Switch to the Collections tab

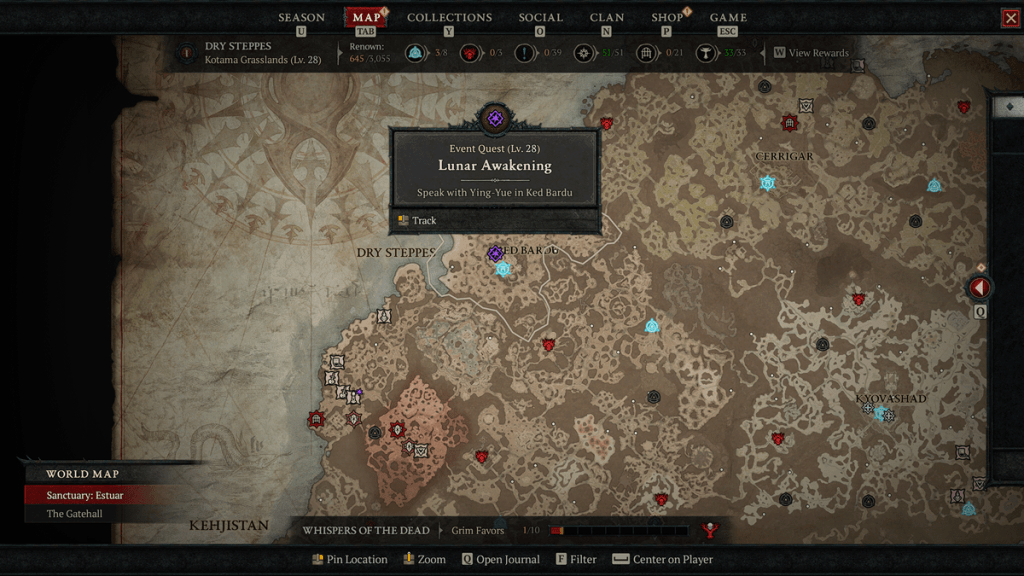[449, 18]
